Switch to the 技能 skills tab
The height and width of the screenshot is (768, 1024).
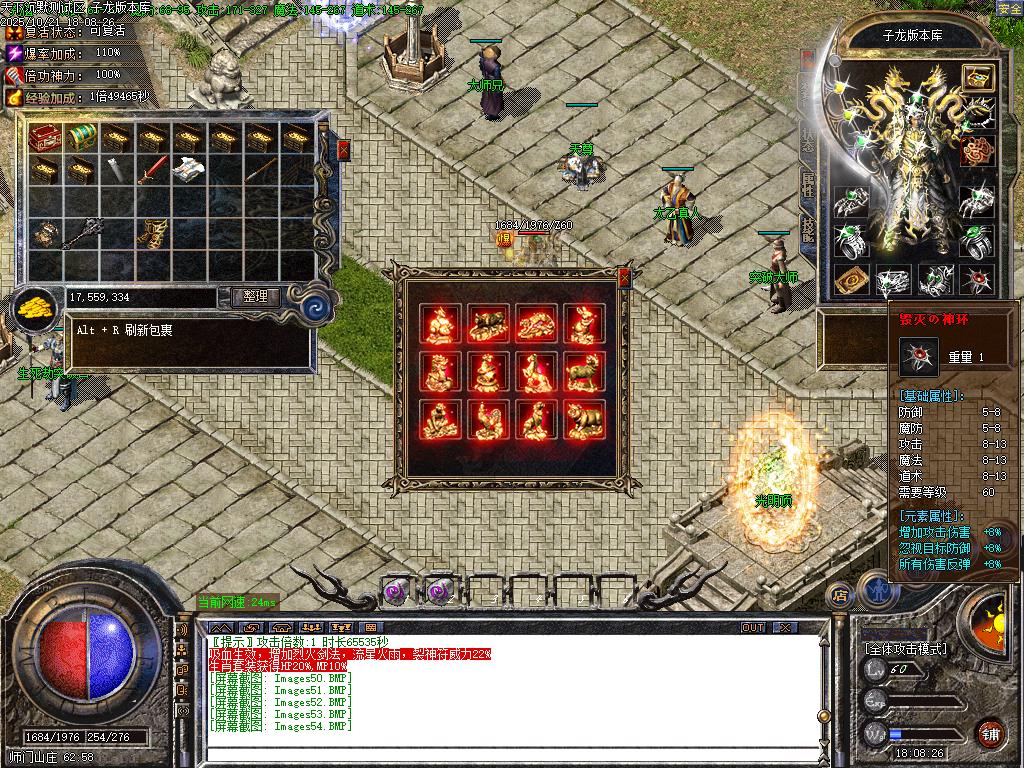pos(809,230)
